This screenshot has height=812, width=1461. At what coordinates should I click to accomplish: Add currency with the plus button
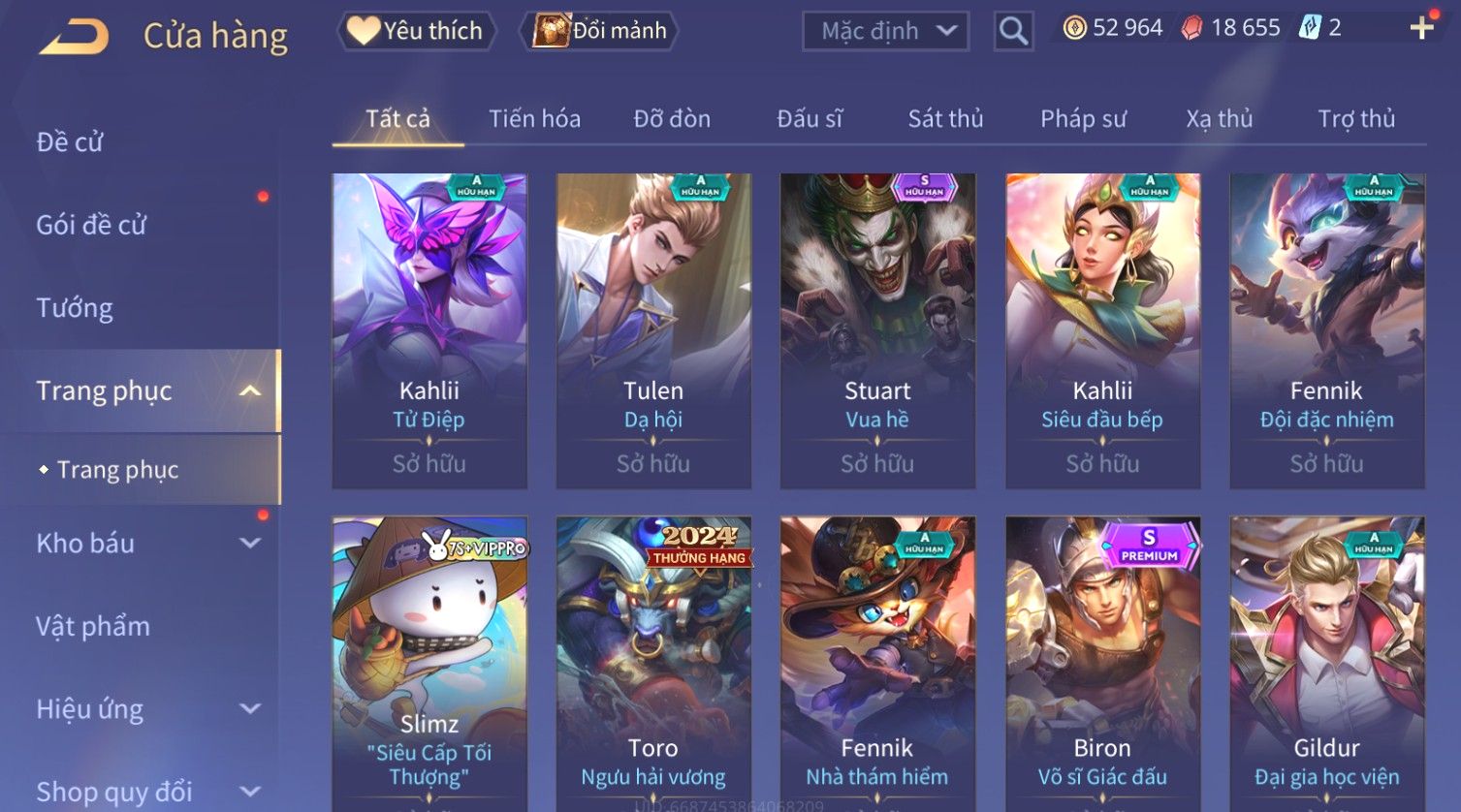pyautogui.click(x=1421, y=28)
